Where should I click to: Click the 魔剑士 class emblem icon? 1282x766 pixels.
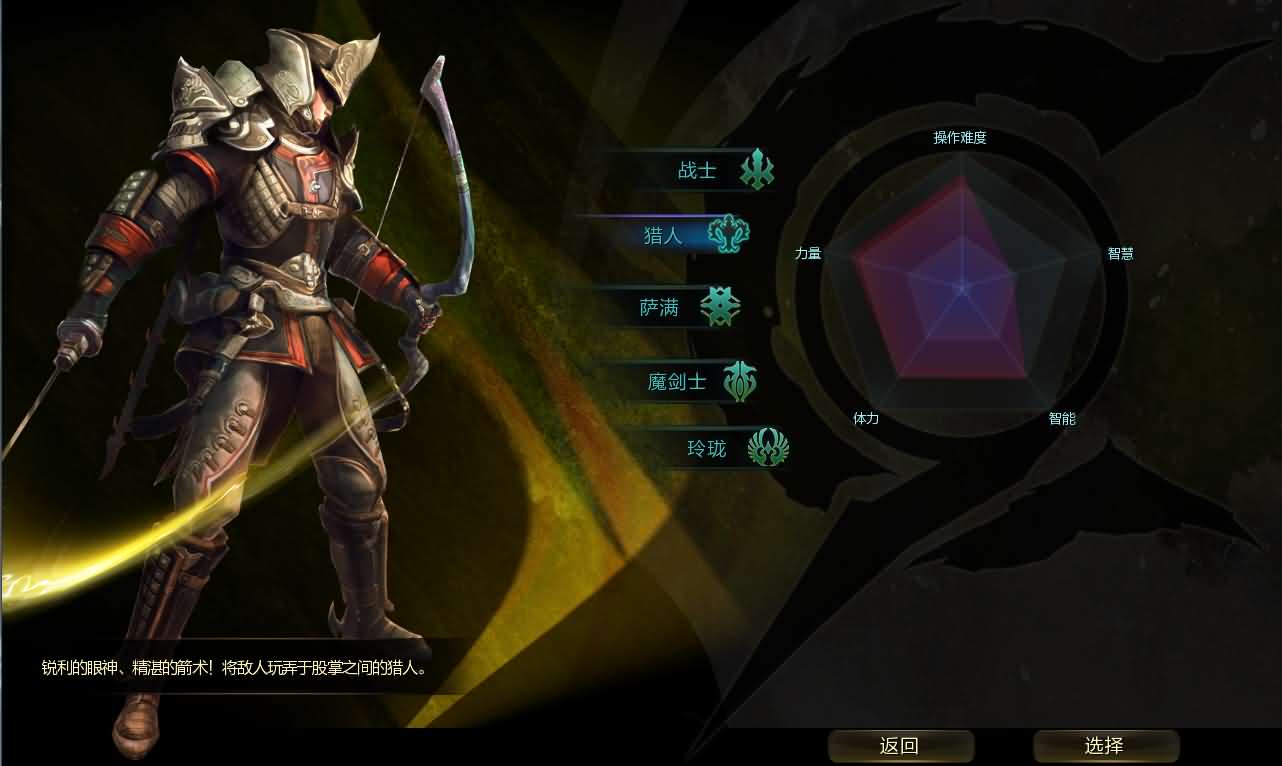coord(741,380)
